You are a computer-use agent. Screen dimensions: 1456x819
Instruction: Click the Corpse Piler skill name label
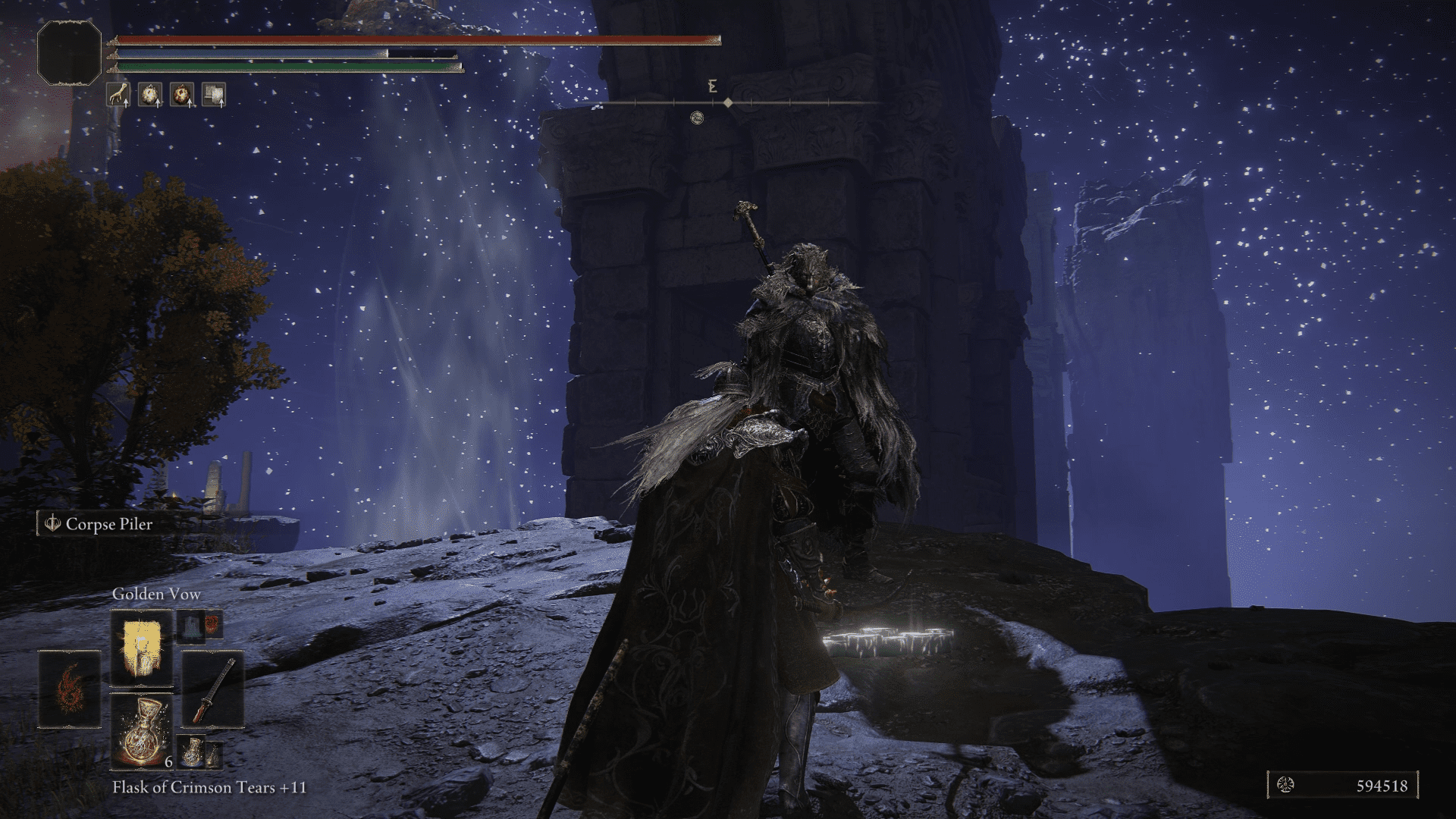pyautogui.click(x=109, y=523)
